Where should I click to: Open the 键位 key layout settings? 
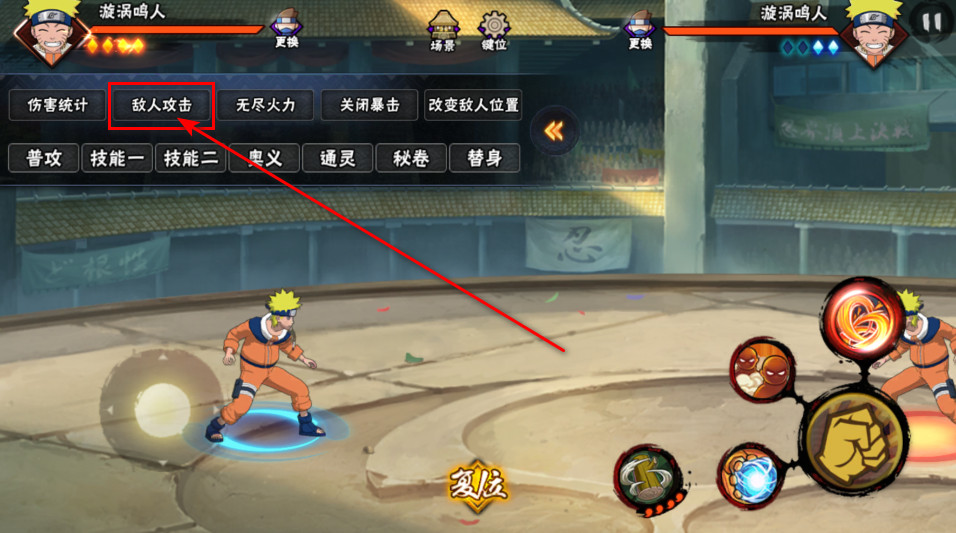494,30
